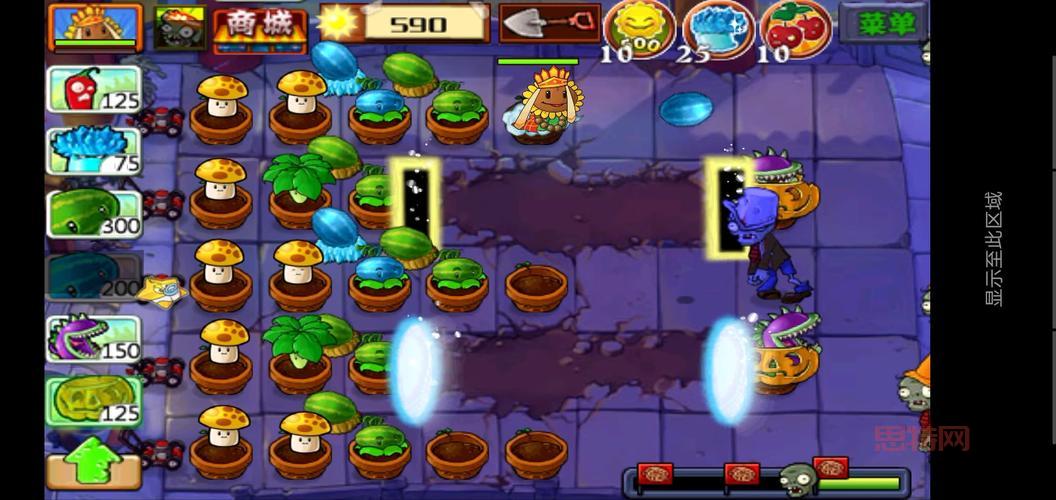1056x500 pixels.
Task: Pick up the shovel tool
Action: (549, 22)
